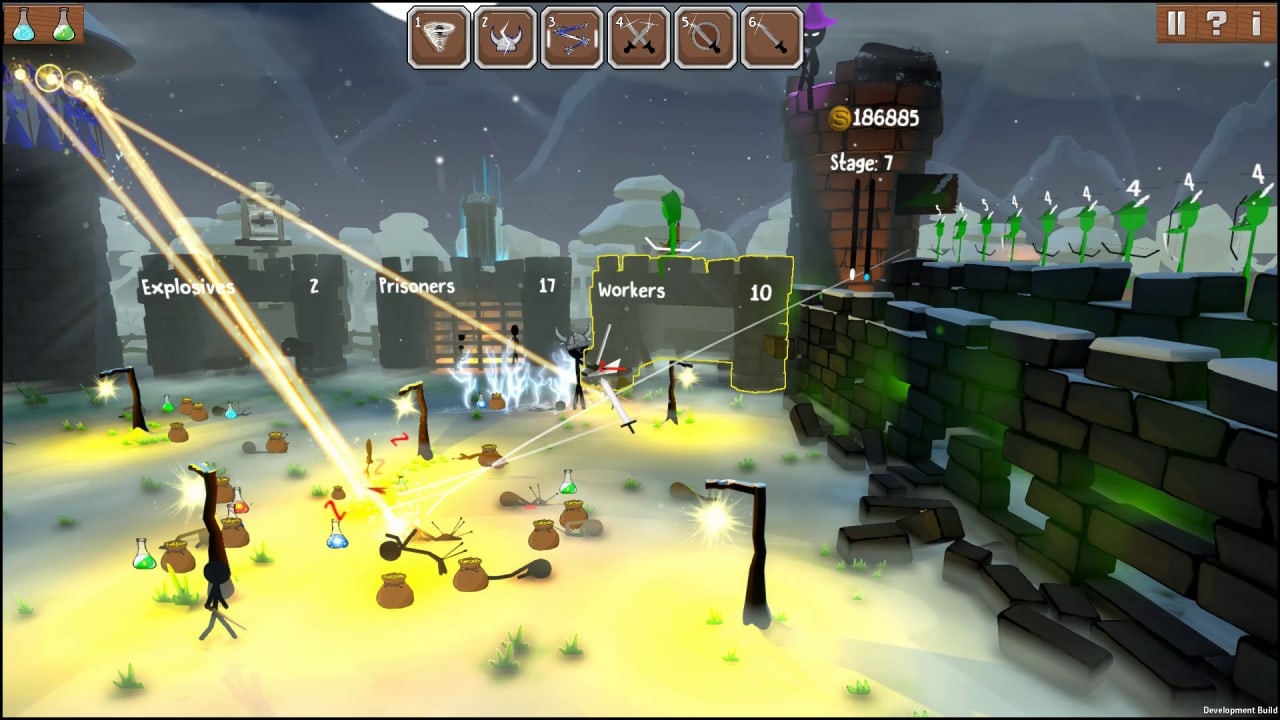Show the info panel with the i button
This screenshot has height=720, width=1280.
tap(1256, 23)
